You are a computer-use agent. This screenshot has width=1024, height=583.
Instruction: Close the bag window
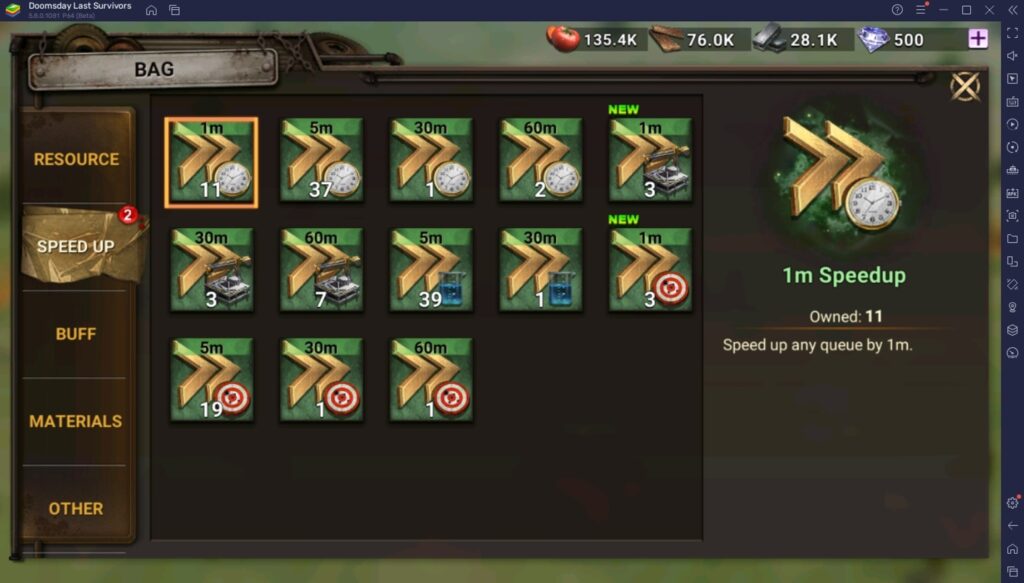click(x=965, y=87)
